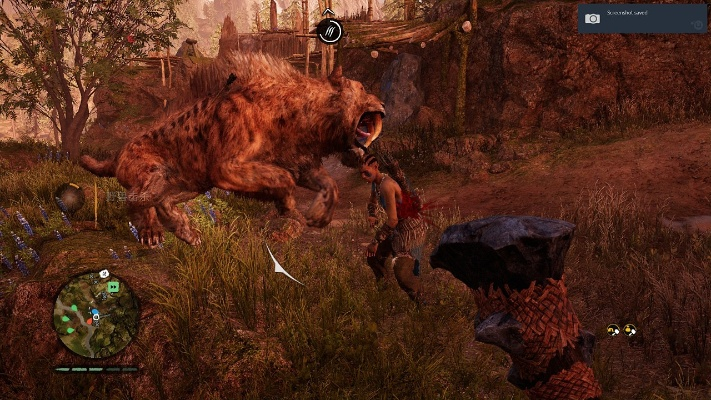Open the circular minimap
This screenshot has height=400, width=711.
point(96,315)
